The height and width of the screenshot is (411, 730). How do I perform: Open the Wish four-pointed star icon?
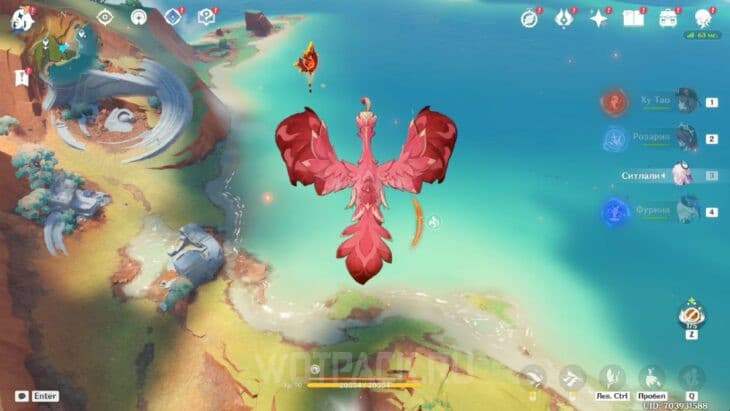[x=599, y=18]
